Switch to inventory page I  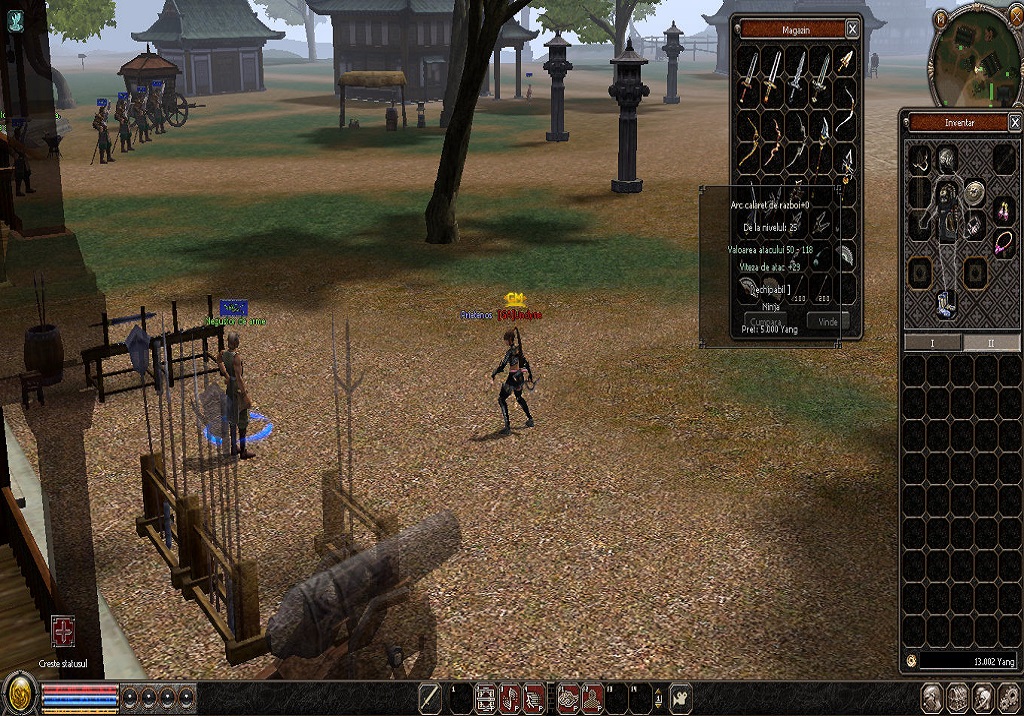tap(932, 343)
